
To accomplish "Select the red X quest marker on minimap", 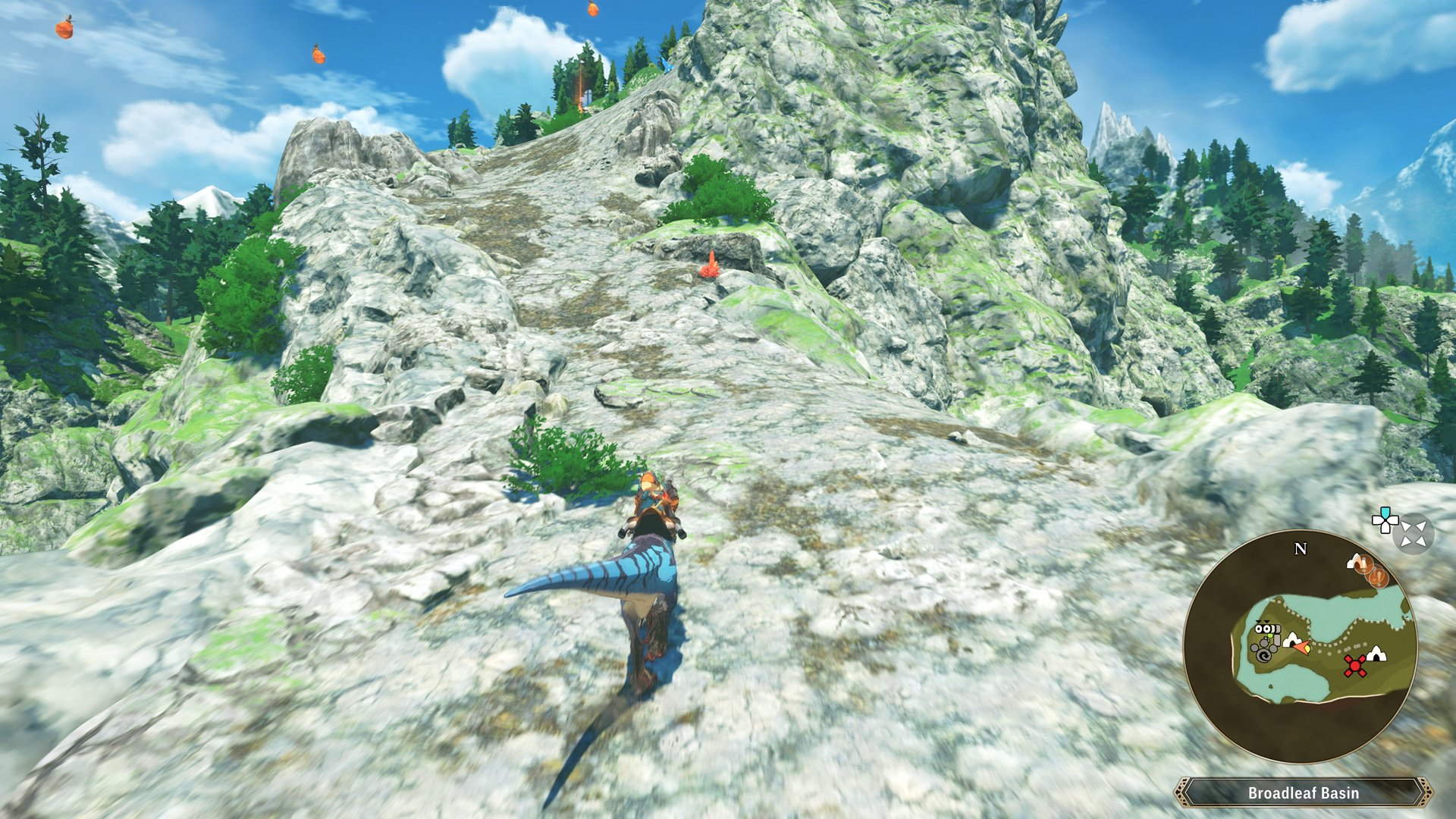I will (x=1355, y=664).
